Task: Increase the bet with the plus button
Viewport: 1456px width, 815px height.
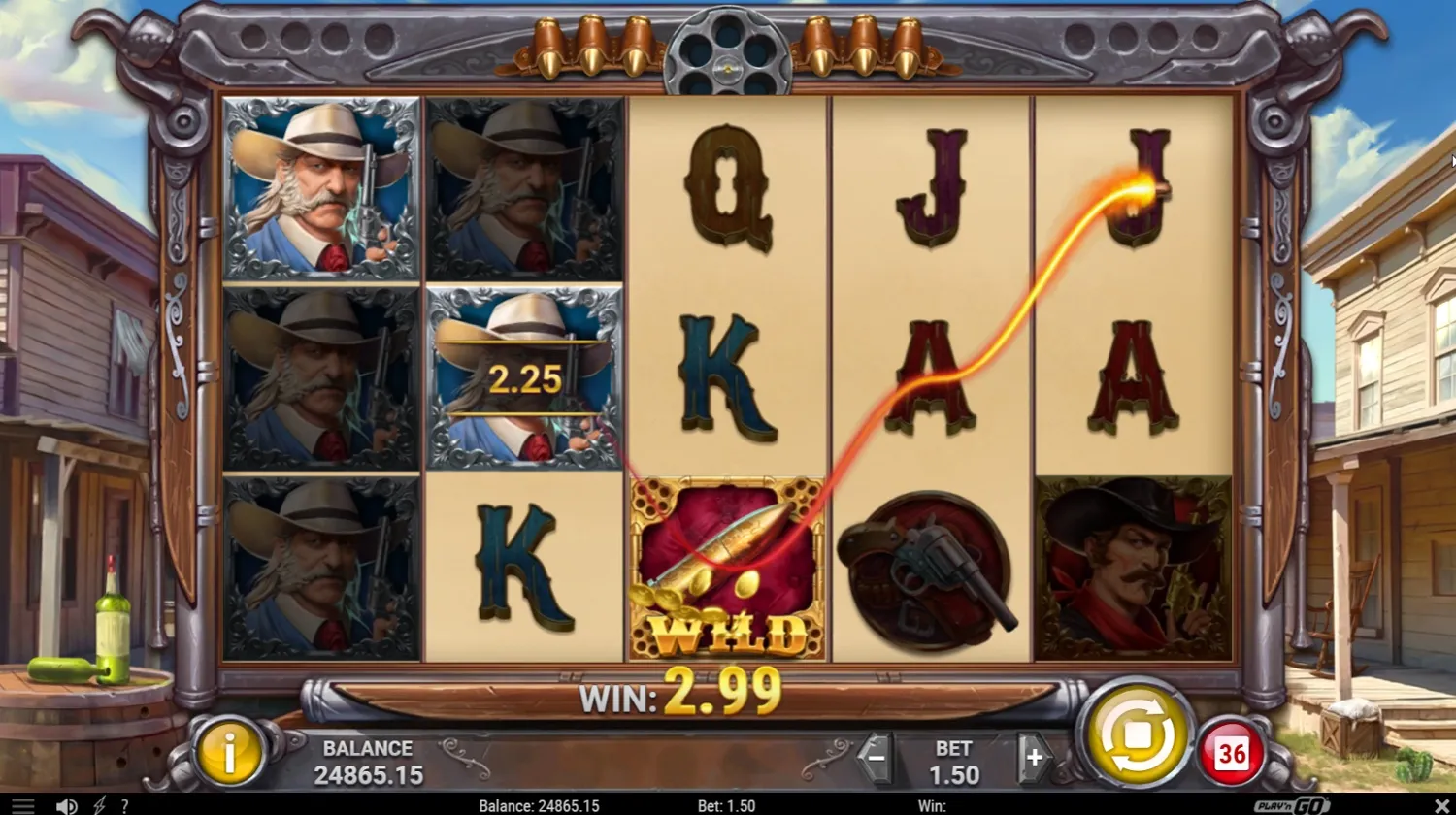Action: (x=1035, y=757)
